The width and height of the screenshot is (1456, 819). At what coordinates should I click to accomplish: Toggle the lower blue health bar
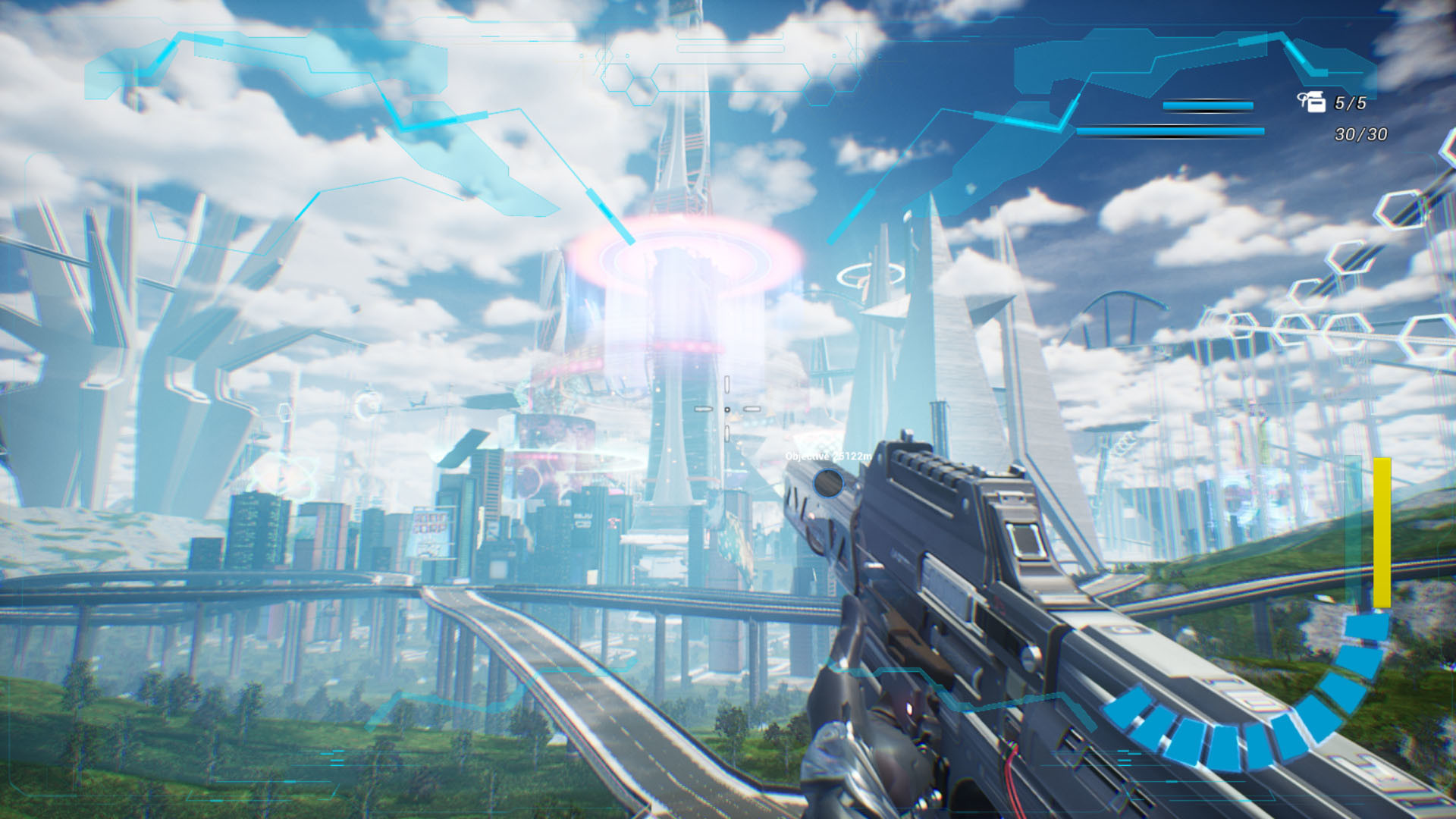point(1172,130)
